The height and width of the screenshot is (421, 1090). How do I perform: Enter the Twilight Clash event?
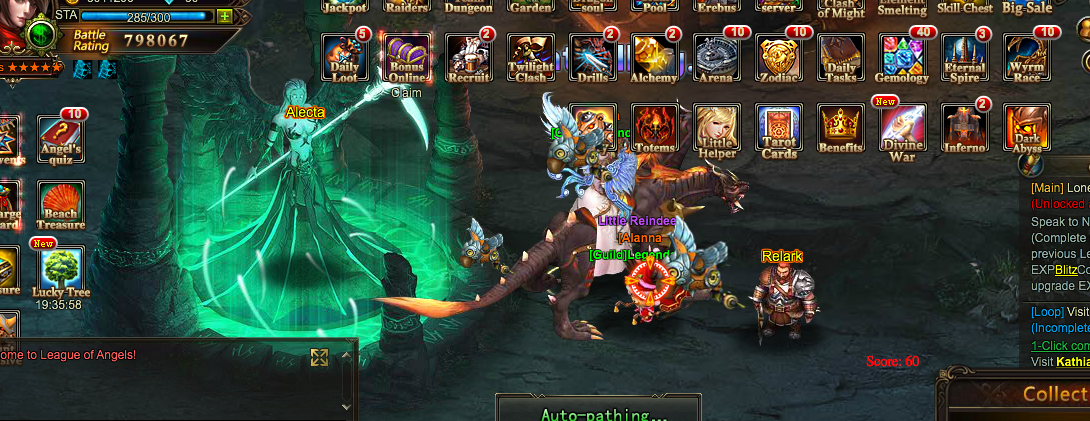[530, 58]
